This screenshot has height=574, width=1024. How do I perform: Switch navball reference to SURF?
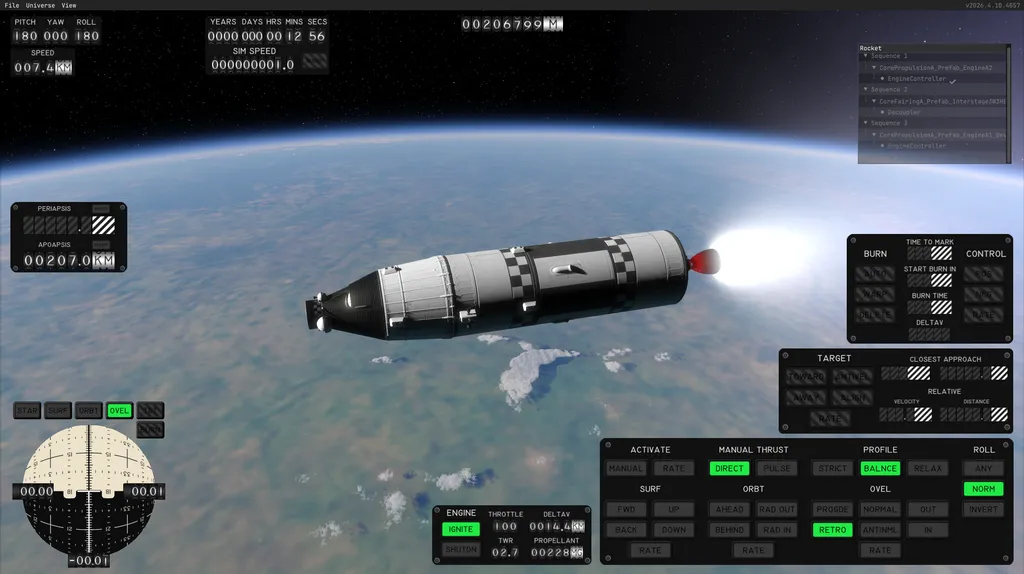point(58,411)
